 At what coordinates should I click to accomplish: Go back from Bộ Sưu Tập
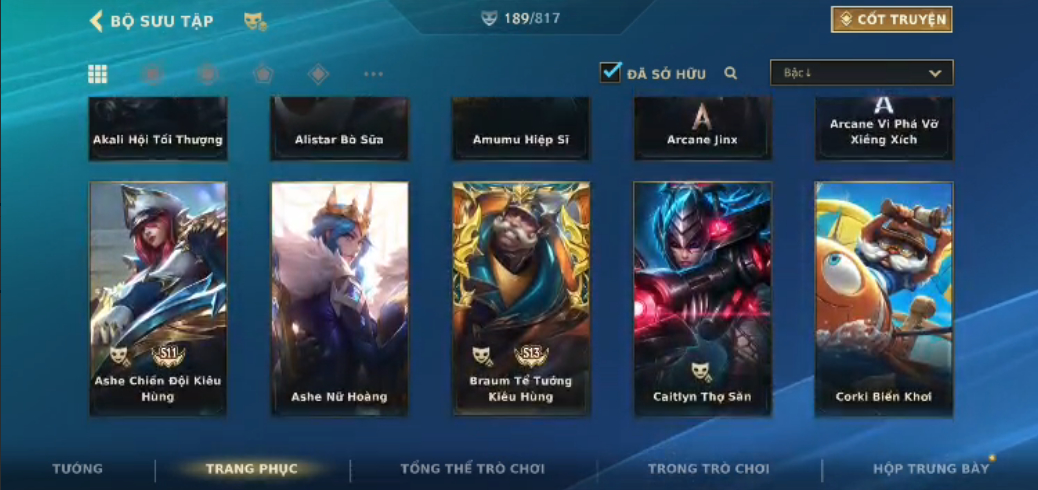pyautogui.click(x=97, y=21)
